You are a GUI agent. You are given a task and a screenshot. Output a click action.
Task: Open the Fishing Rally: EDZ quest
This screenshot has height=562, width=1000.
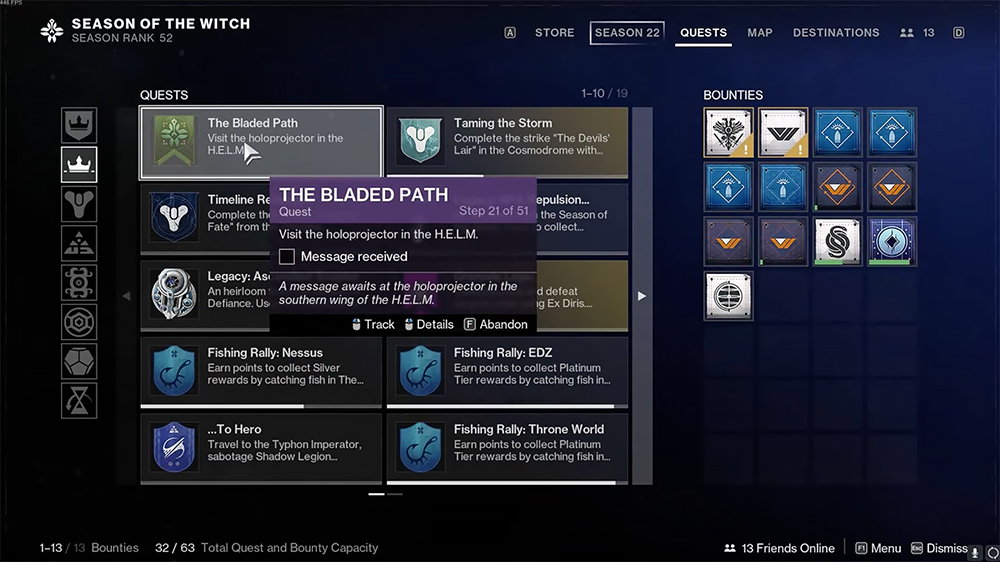click(x=507, y=372)
